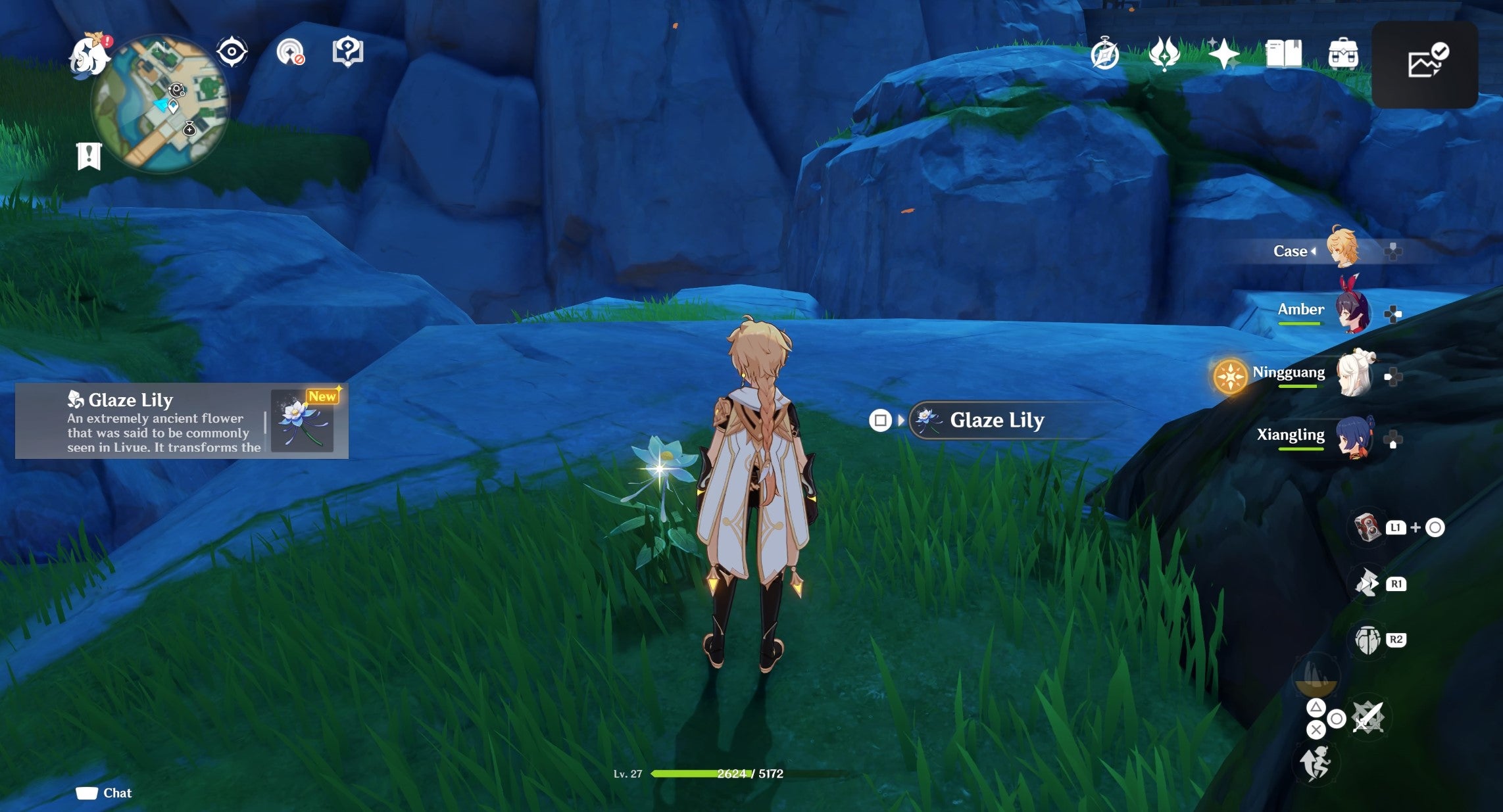1503x812 pixels.
Task: Open the backpack inventory
Action: point(1343,54)
